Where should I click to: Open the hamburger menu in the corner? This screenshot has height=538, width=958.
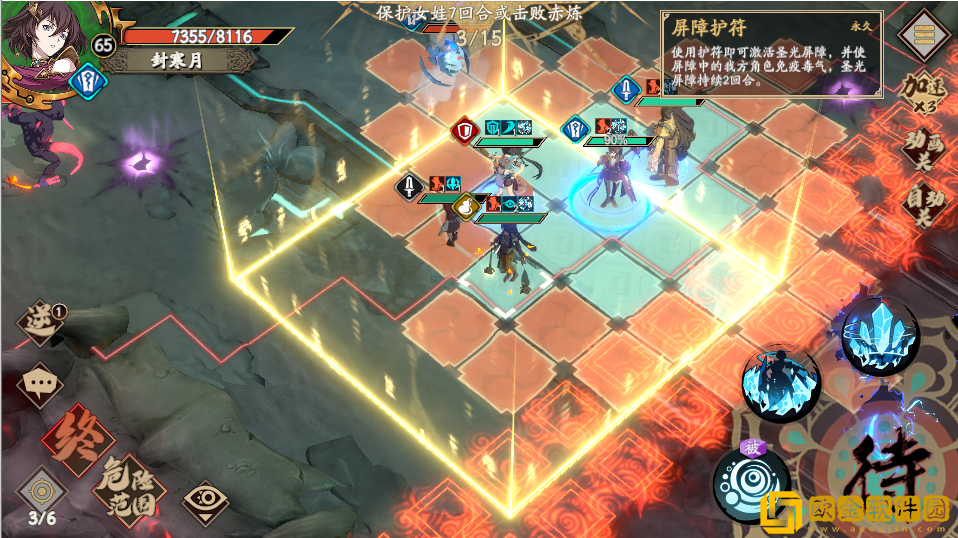(x=924, y=34)
